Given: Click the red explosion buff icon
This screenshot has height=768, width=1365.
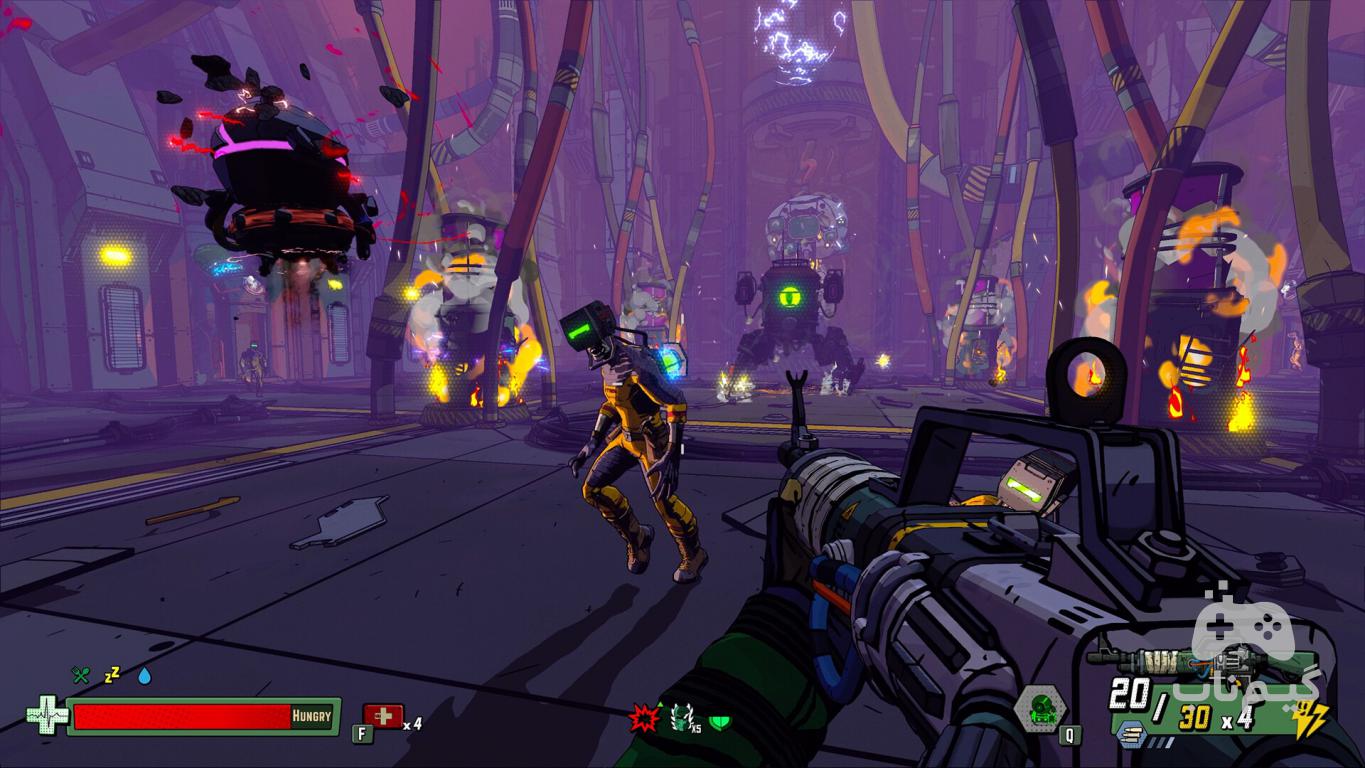Looking at the screenshot, I should (x=642, y=718).
